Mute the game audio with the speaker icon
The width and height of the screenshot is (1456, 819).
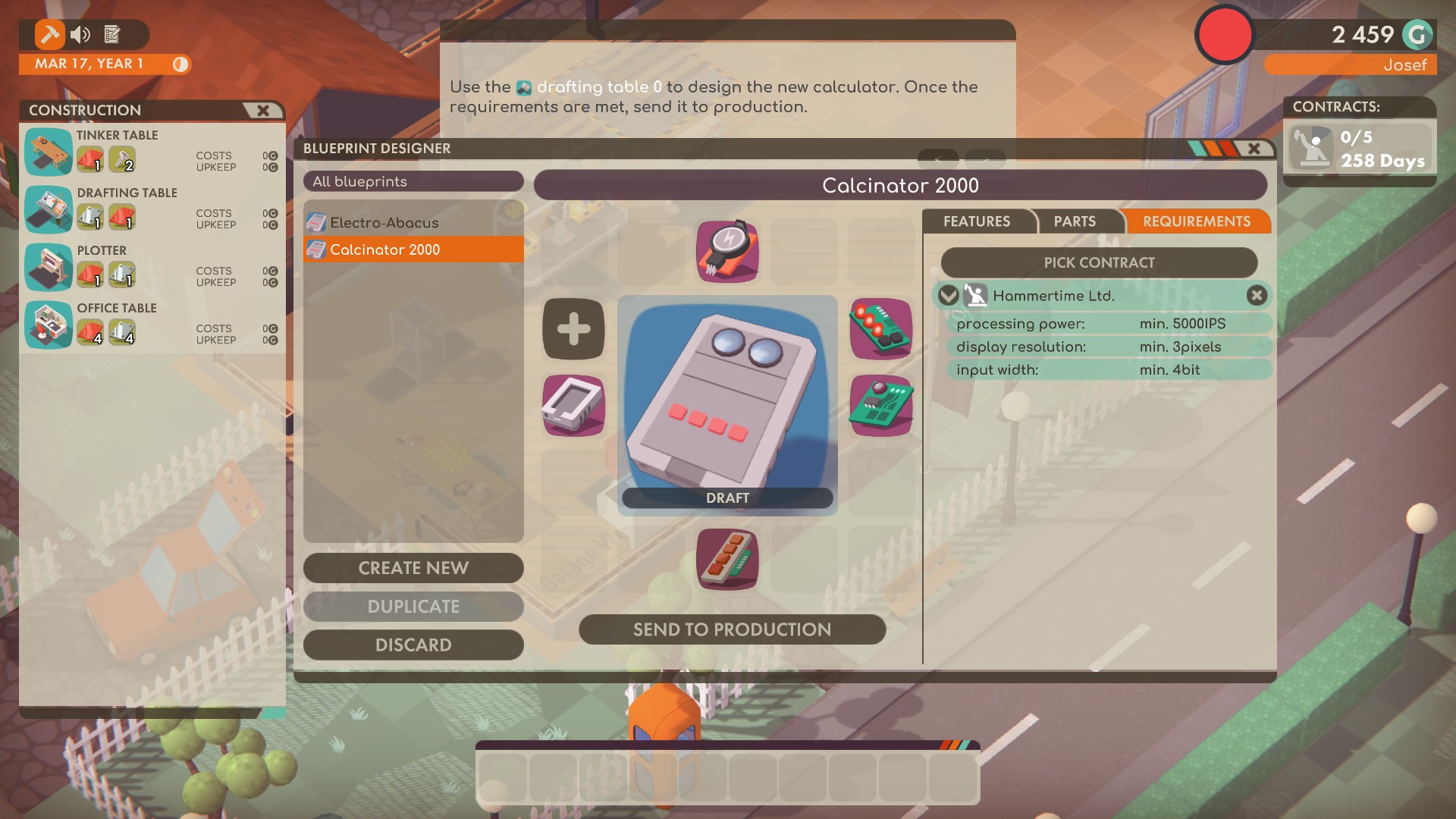click(80, 34)
